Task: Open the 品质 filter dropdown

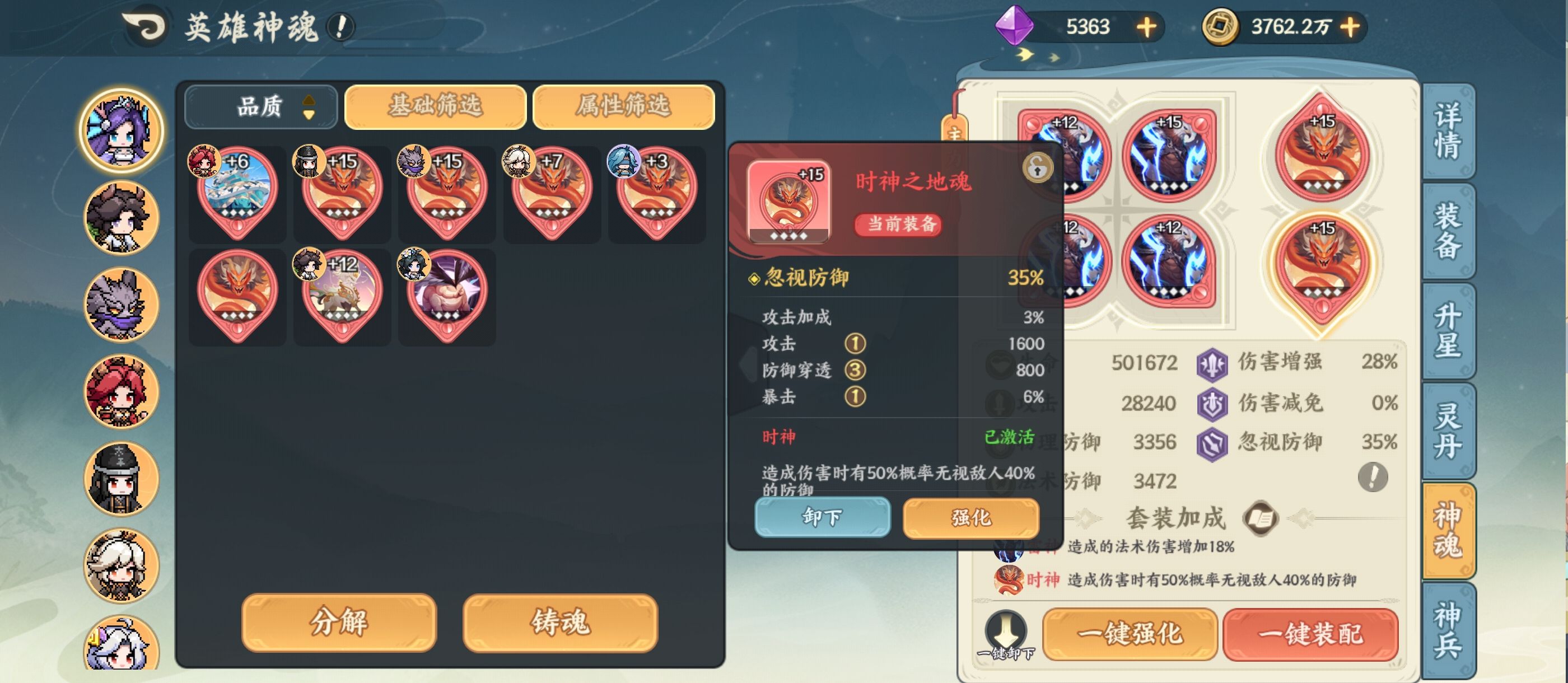Action: 262,105
